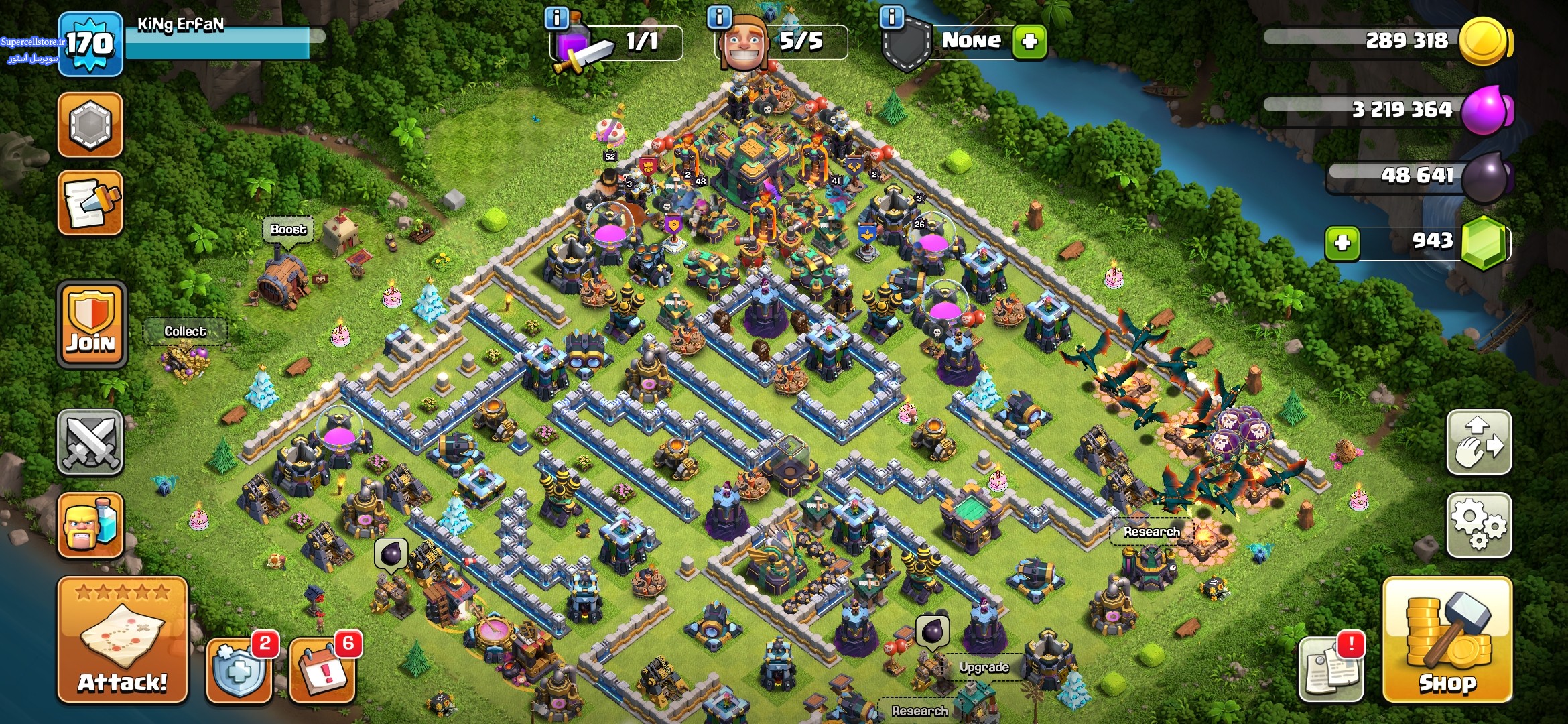Show builder info for 5/5 builders
The width and height of the screenshot is (1568, 724).
coord(719,17)
